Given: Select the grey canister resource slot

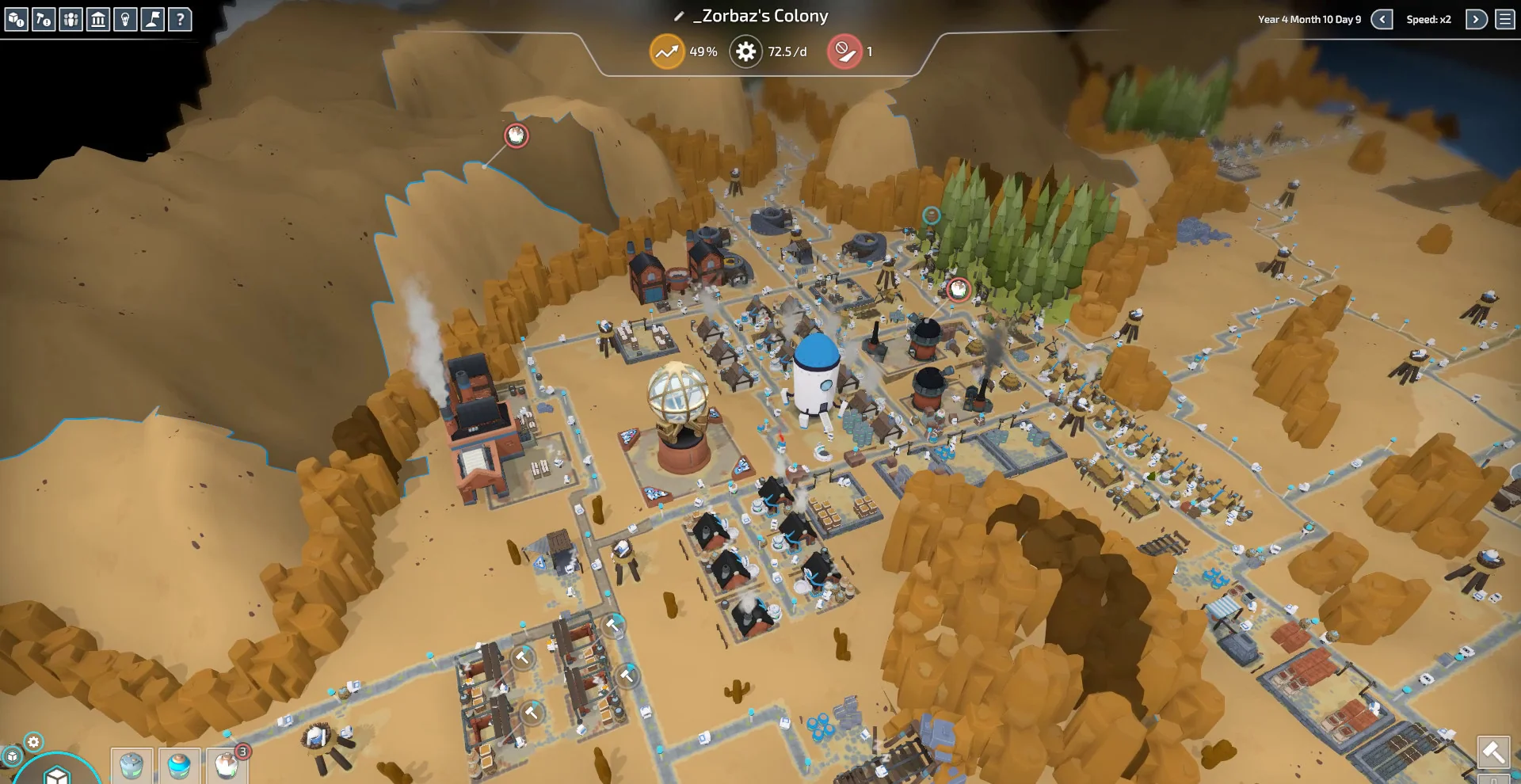Looking at the screenshot, I should pyautogui.click(x=132, y=766).
